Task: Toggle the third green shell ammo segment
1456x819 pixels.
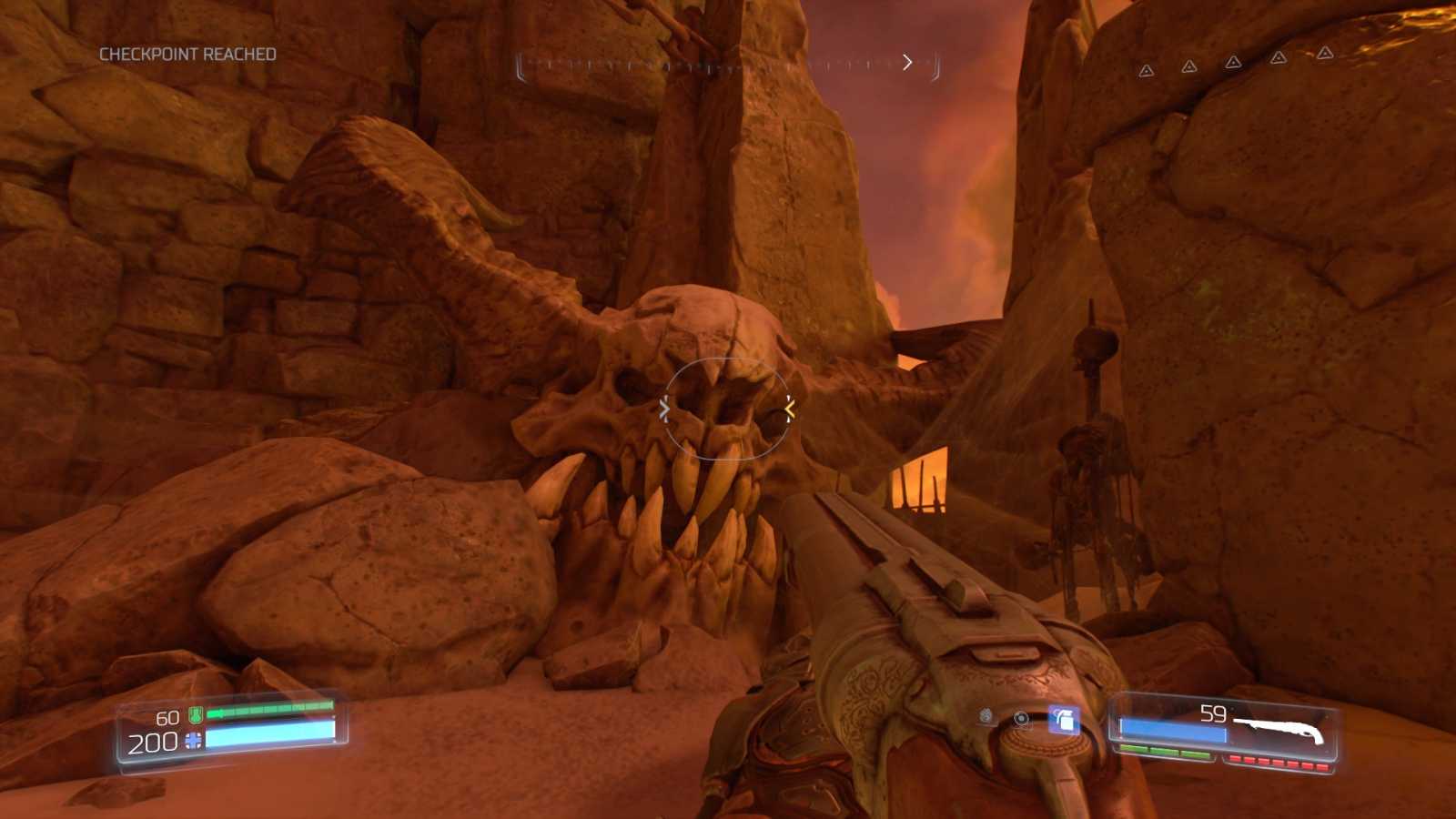Action: (x=1195, y=751)
